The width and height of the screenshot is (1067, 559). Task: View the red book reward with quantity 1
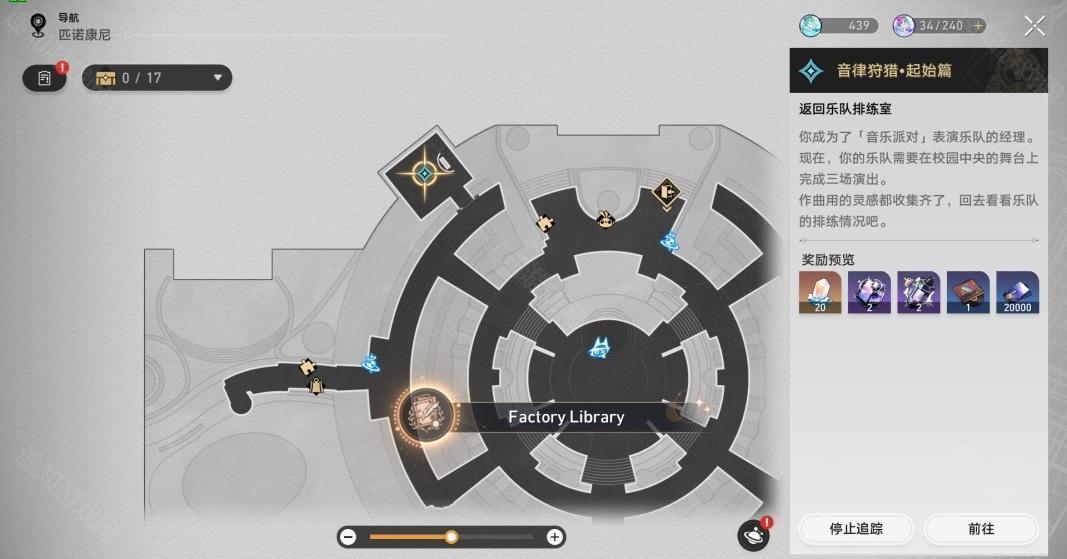[967, 292]
